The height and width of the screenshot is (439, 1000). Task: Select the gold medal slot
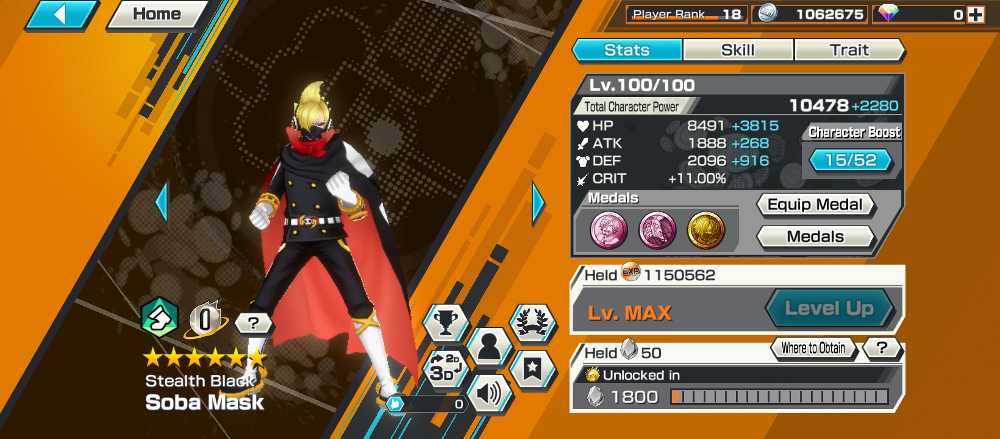pos(705,229)
